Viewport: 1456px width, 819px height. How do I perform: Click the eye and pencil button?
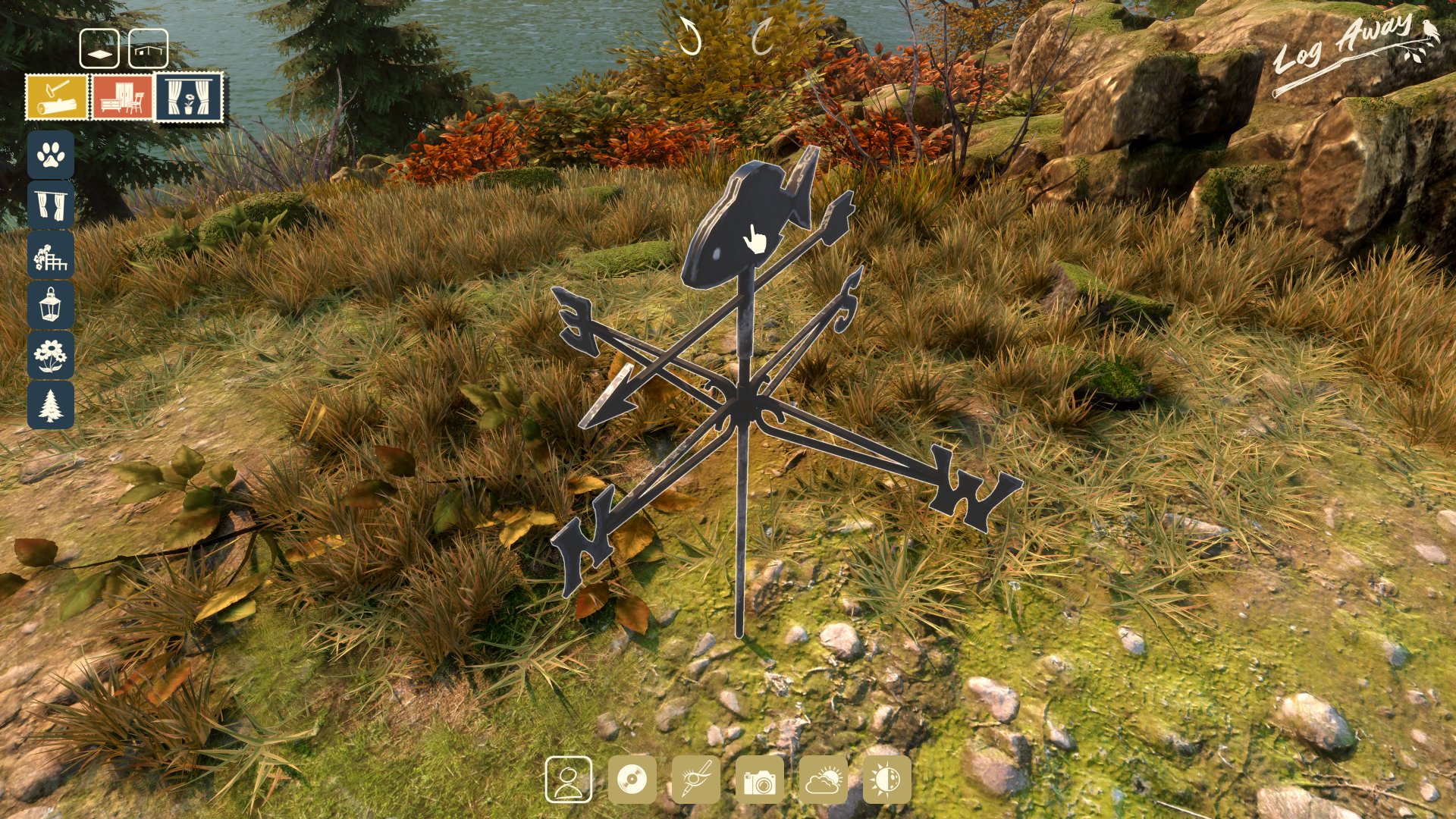coord(695,780)
